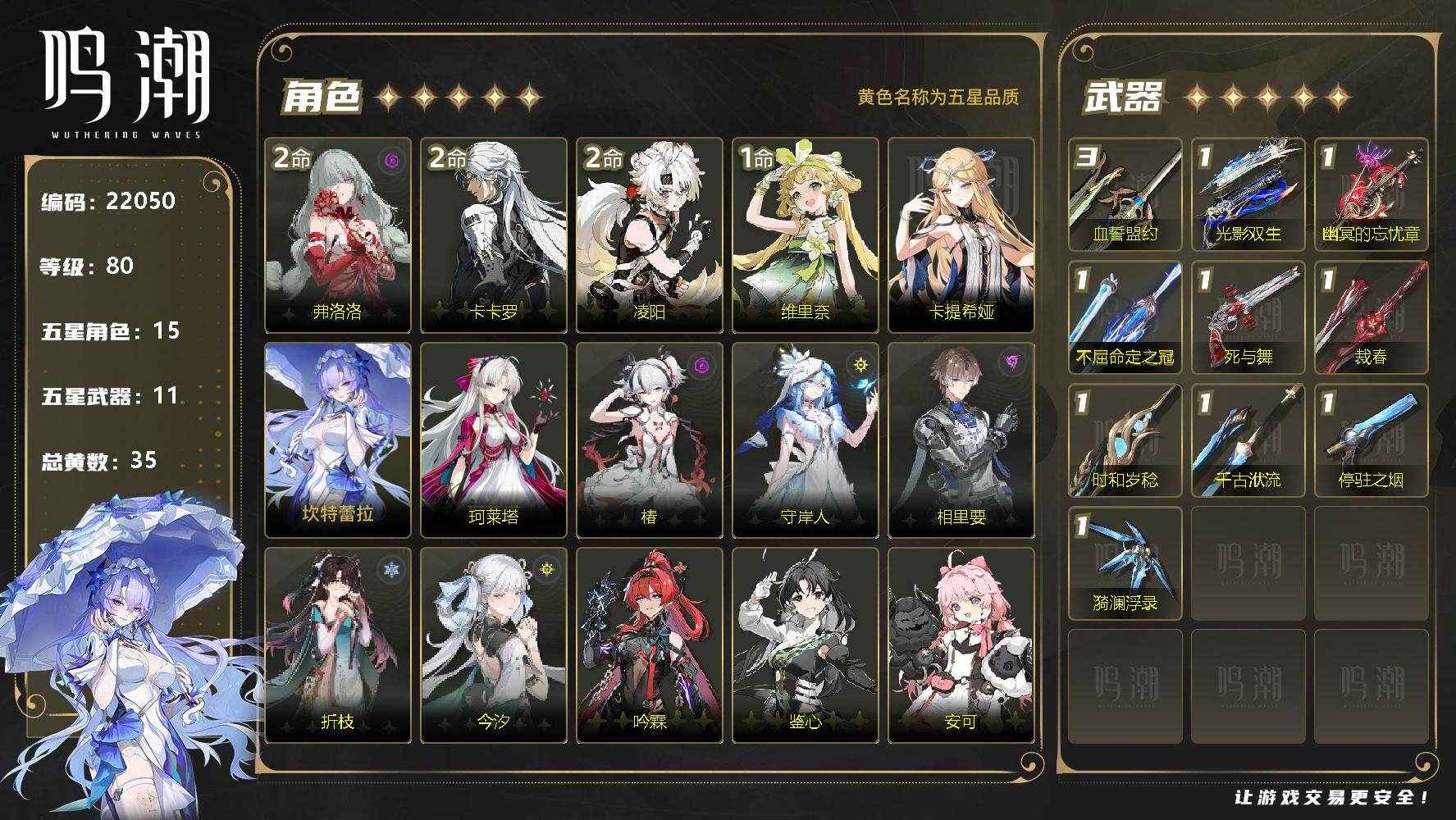
Task: Choose the 光影双生 weapon slot
Action: click(x=1248, y=194)
